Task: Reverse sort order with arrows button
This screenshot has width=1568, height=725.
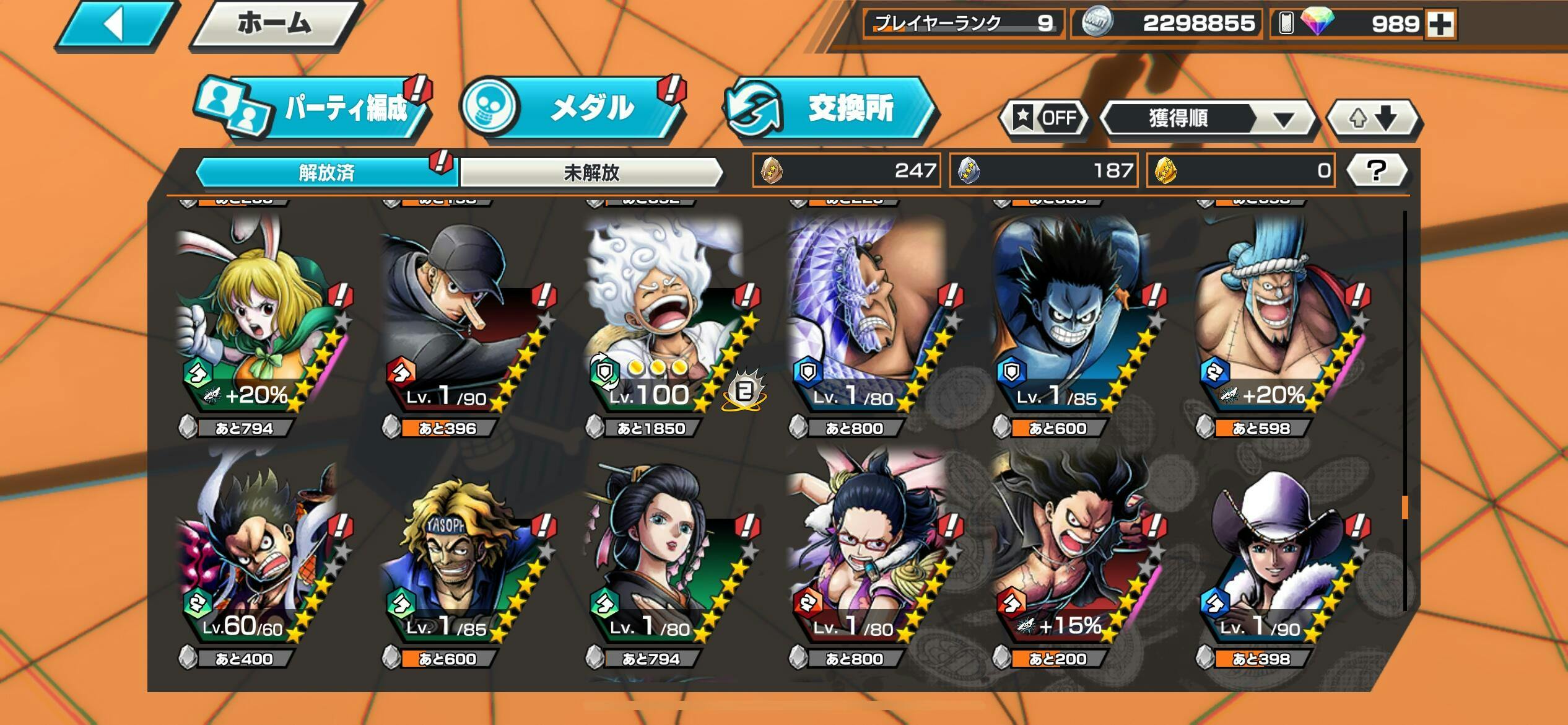Action: tap(1374, 118)
